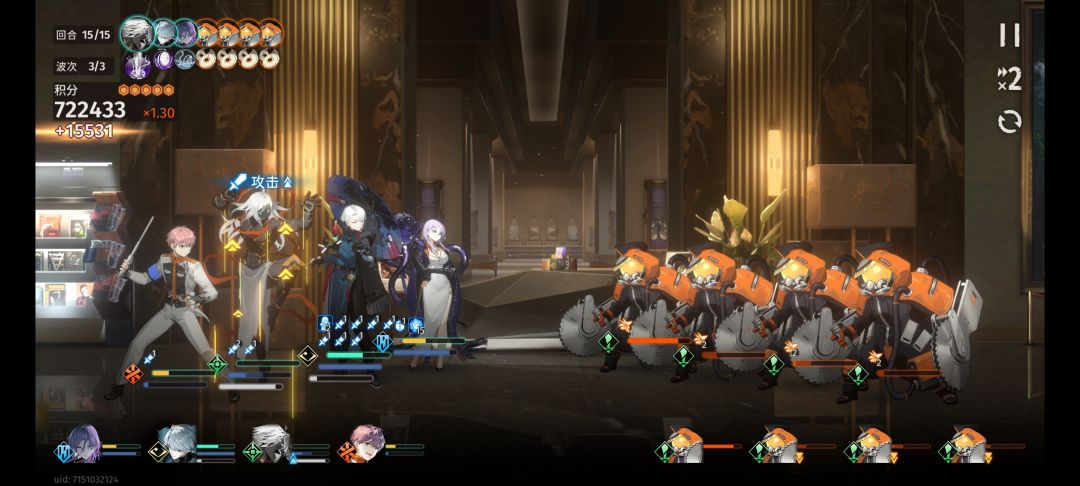Toggle auto-battle with the circular arrows icon

click(x=1010, y=122)
